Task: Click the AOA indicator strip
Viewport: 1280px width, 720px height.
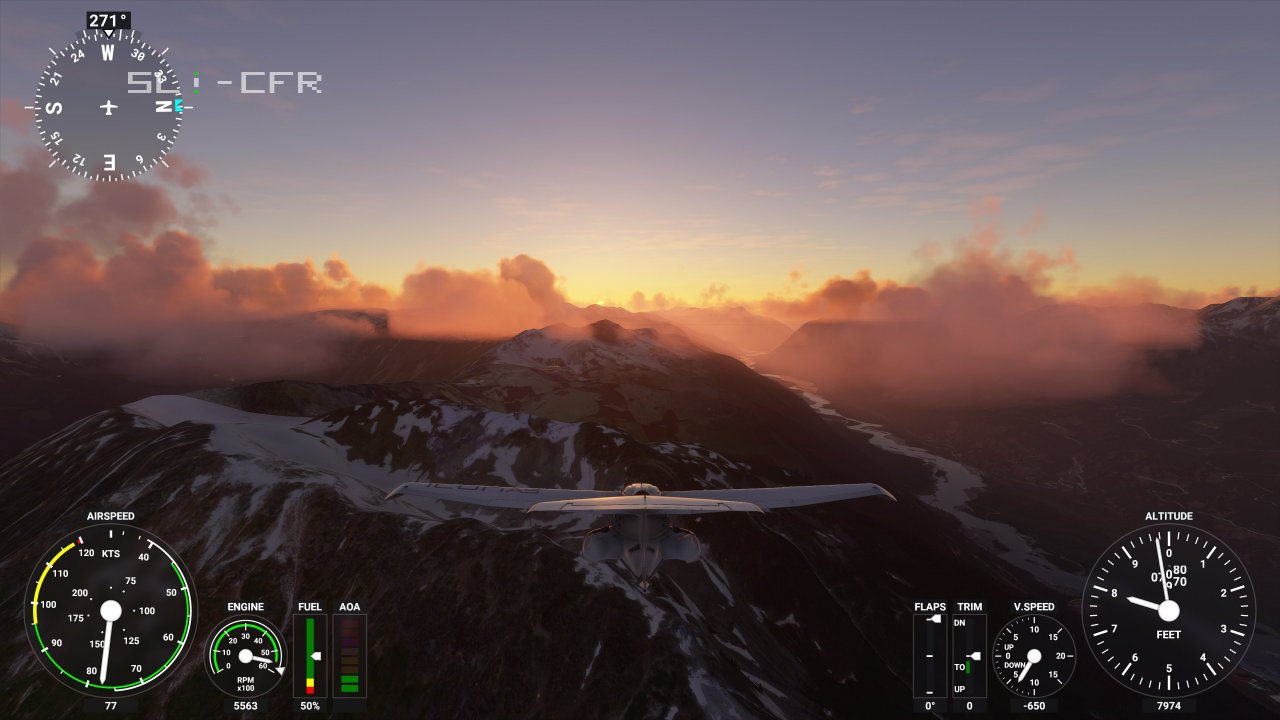Action: click(349, 655)
